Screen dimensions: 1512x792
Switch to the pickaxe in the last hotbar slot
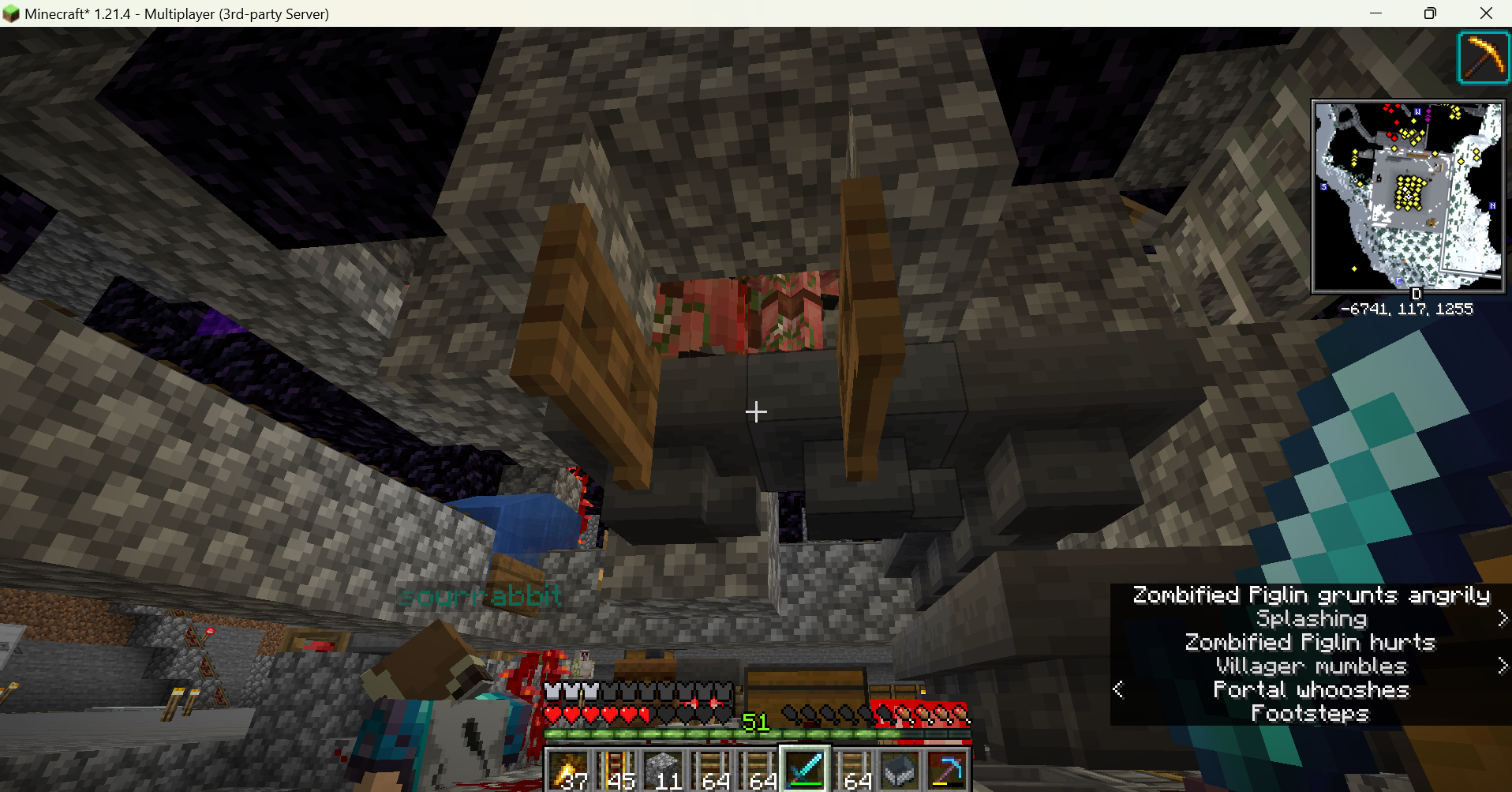coord(947,770)
